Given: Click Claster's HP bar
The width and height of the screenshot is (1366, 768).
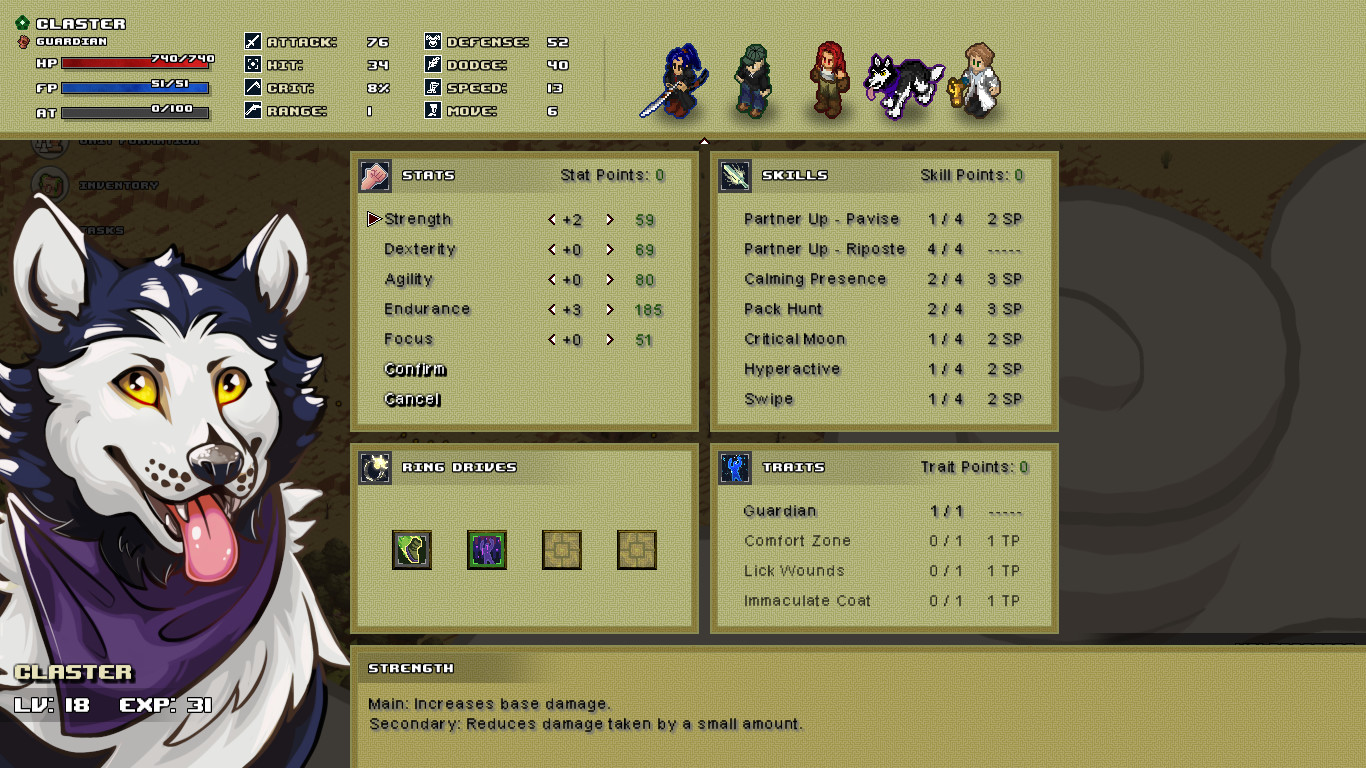Looking at the screenshot, I should click(135, 61).
